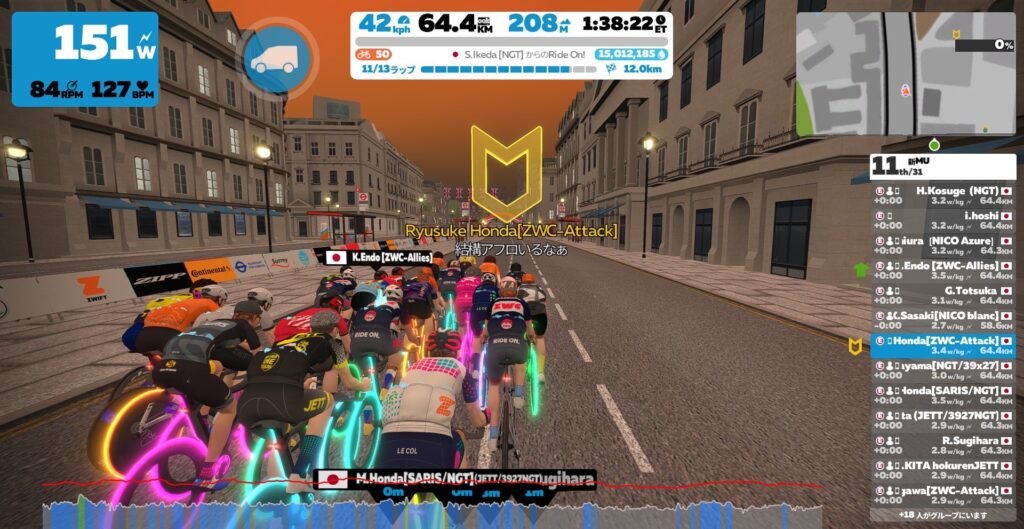Image resolution: width=1024 pixels, height=529 pixels.
Task: Select the JETT/3927NGT rider row
Action: pos(943,420)
